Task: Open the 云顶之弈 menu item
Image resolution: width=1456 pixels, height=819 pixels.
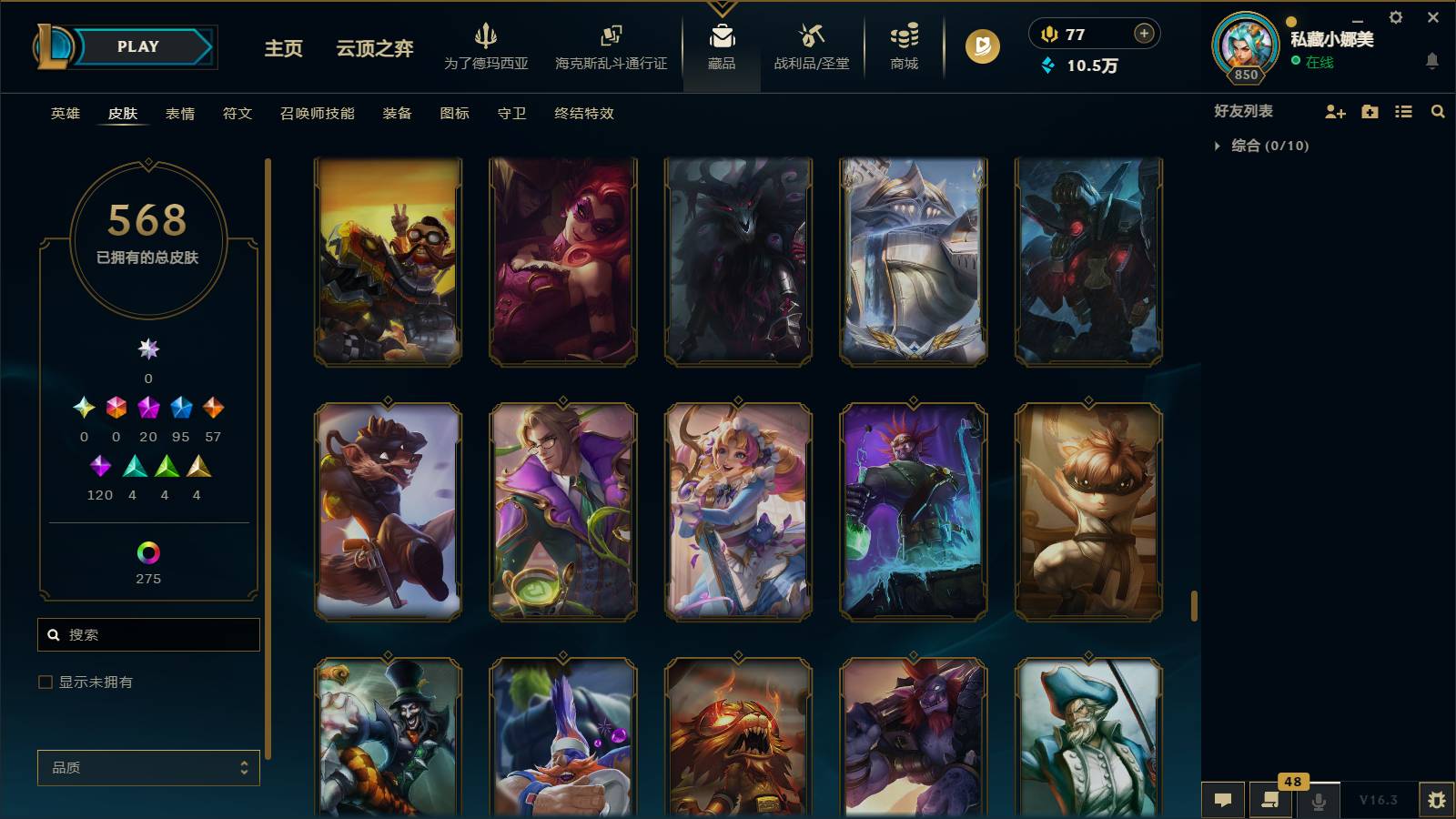Action: 373,51
